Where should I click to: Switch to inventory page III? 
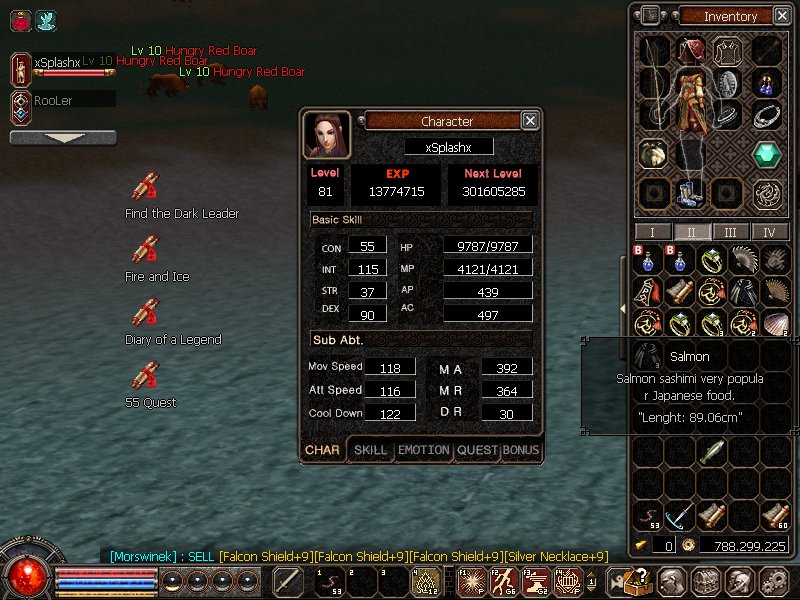click(x=731, y=232)
